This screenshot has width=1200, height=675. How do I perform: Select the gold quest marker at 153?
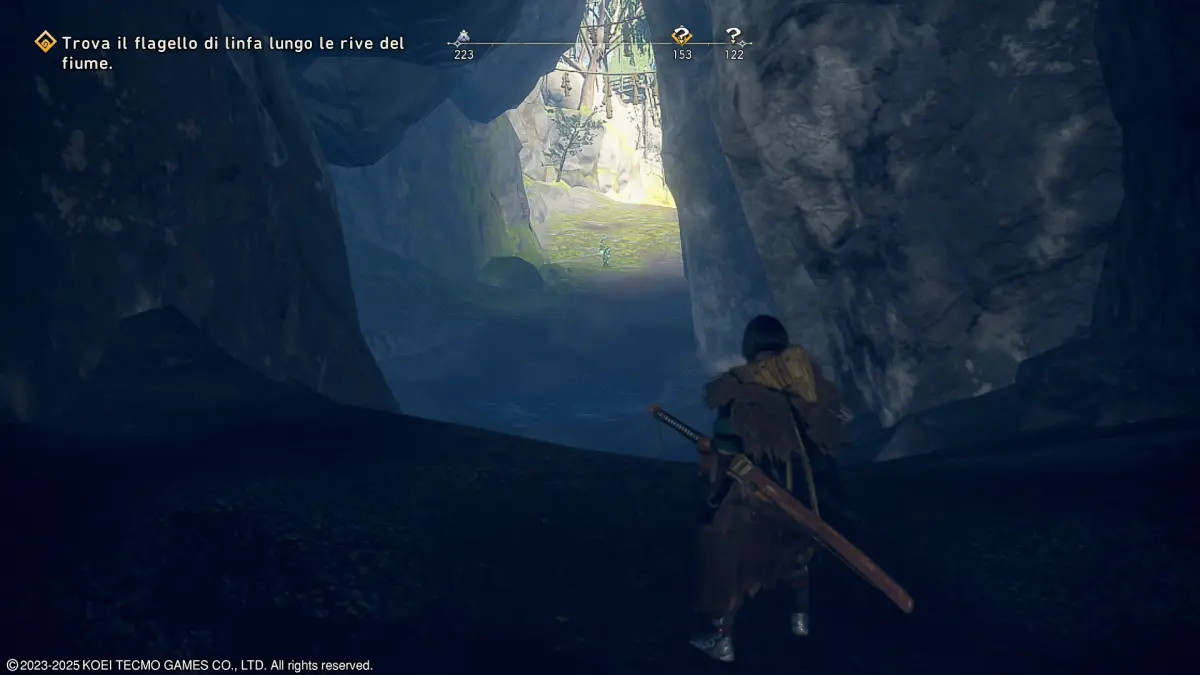(681, 37)
